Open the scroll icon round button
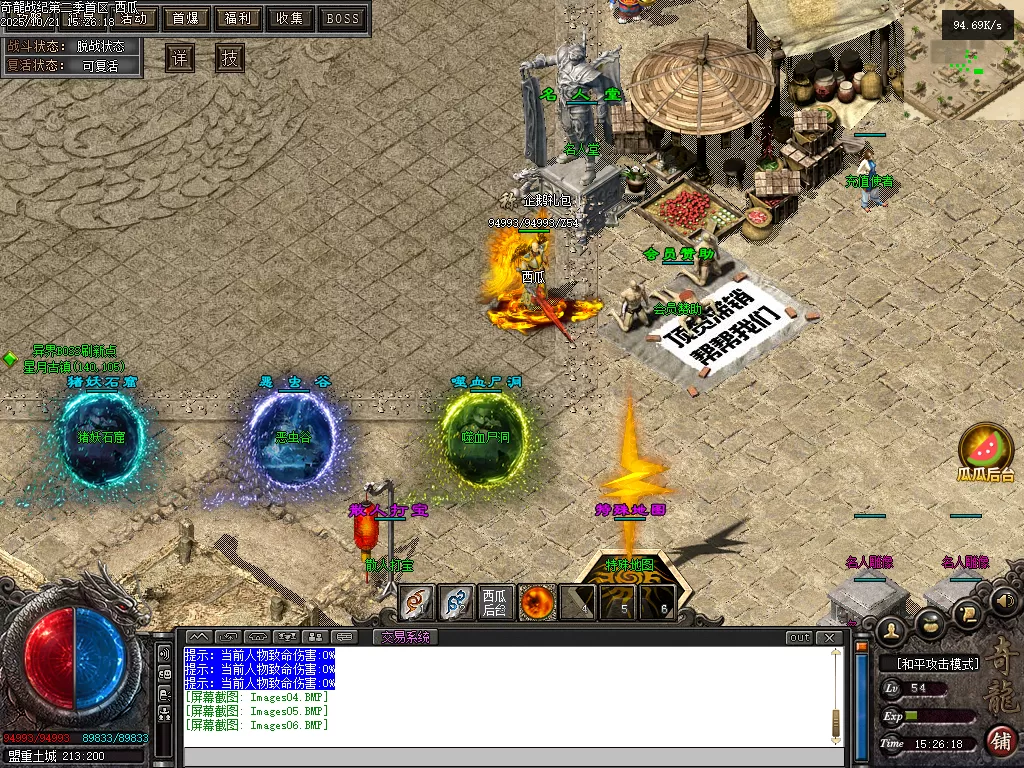 [968, 612]
